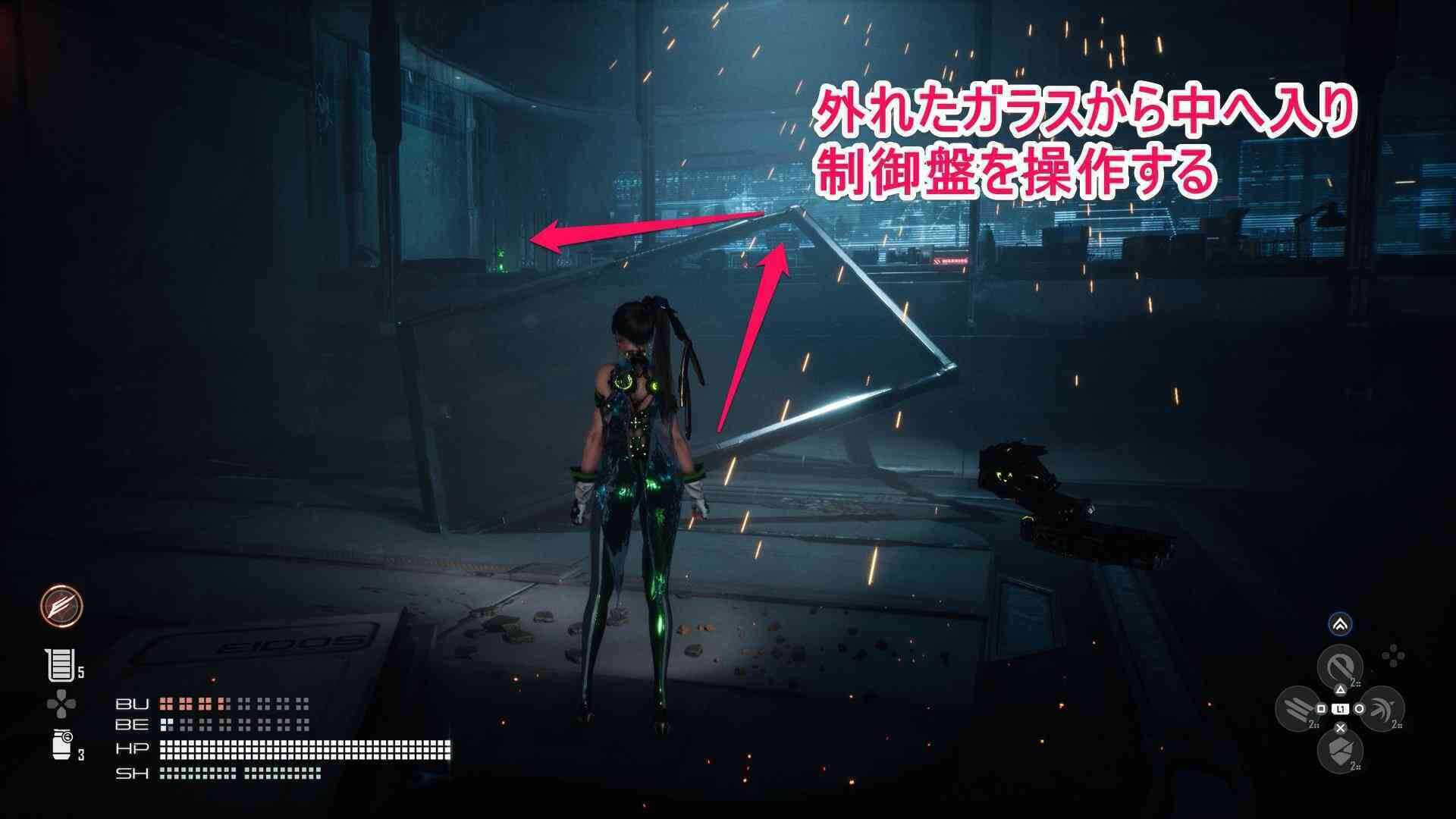This screenshot has height=819, width=1456.
Task: Toggle the faded d-pad indicator near the skill wheel
Action: (1394, 654)
